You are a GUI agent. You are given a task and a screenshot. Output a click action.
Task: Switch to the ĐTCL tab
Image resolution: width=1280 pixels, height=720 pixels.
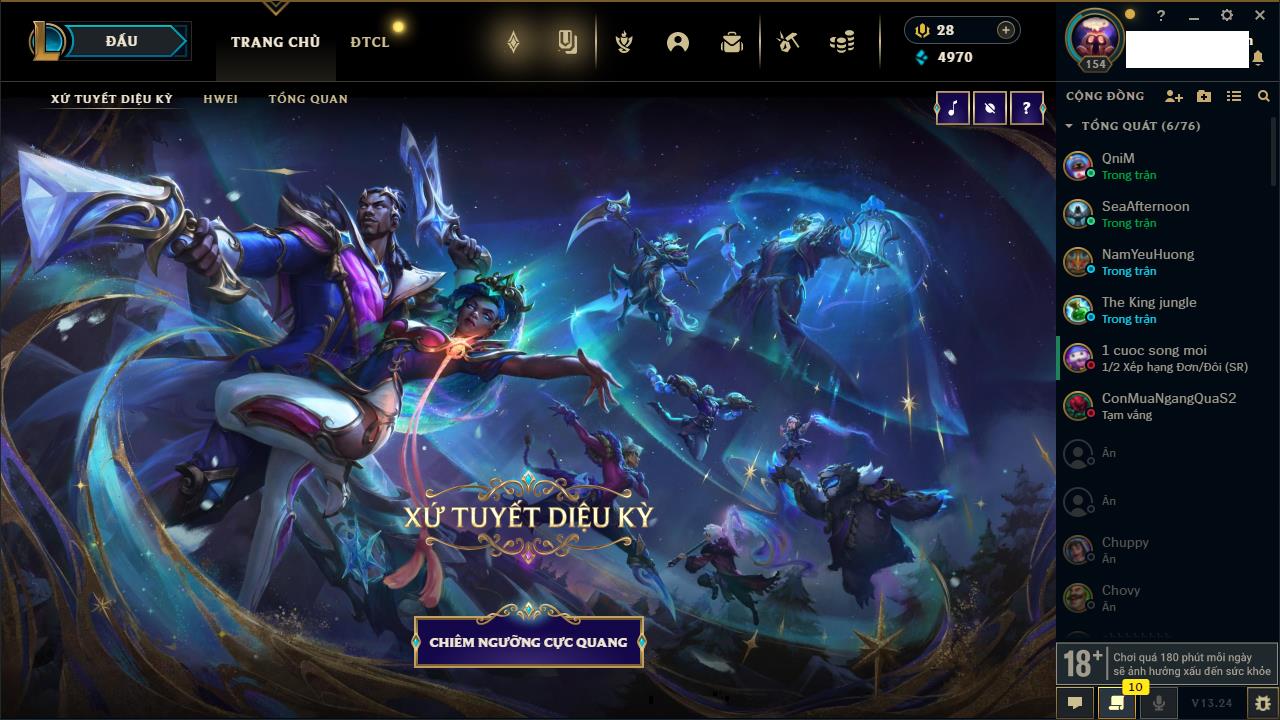(x=369, y=42)
